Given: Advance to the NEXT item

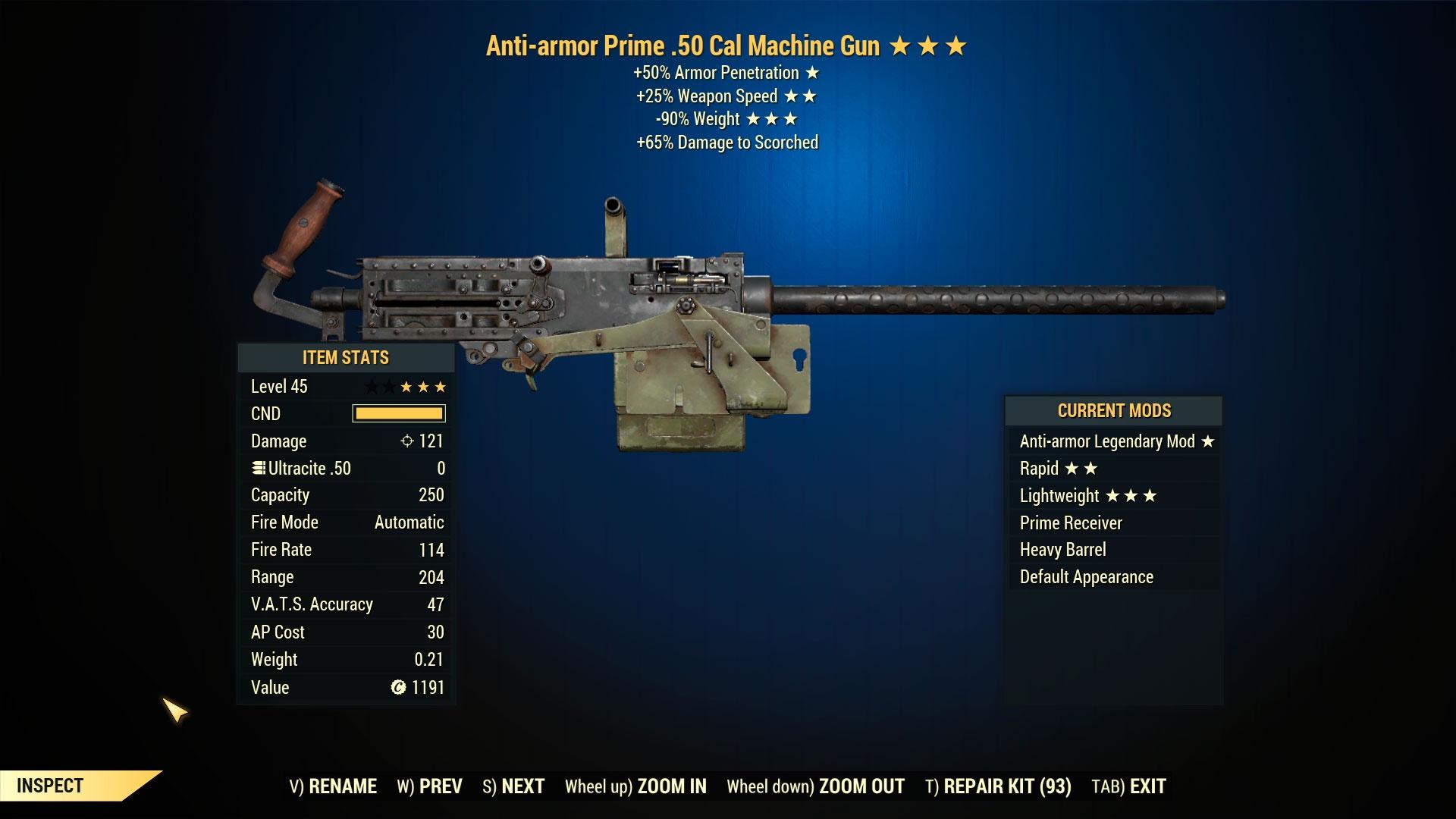Looking at the screenshot, I should tap(513, 786).
